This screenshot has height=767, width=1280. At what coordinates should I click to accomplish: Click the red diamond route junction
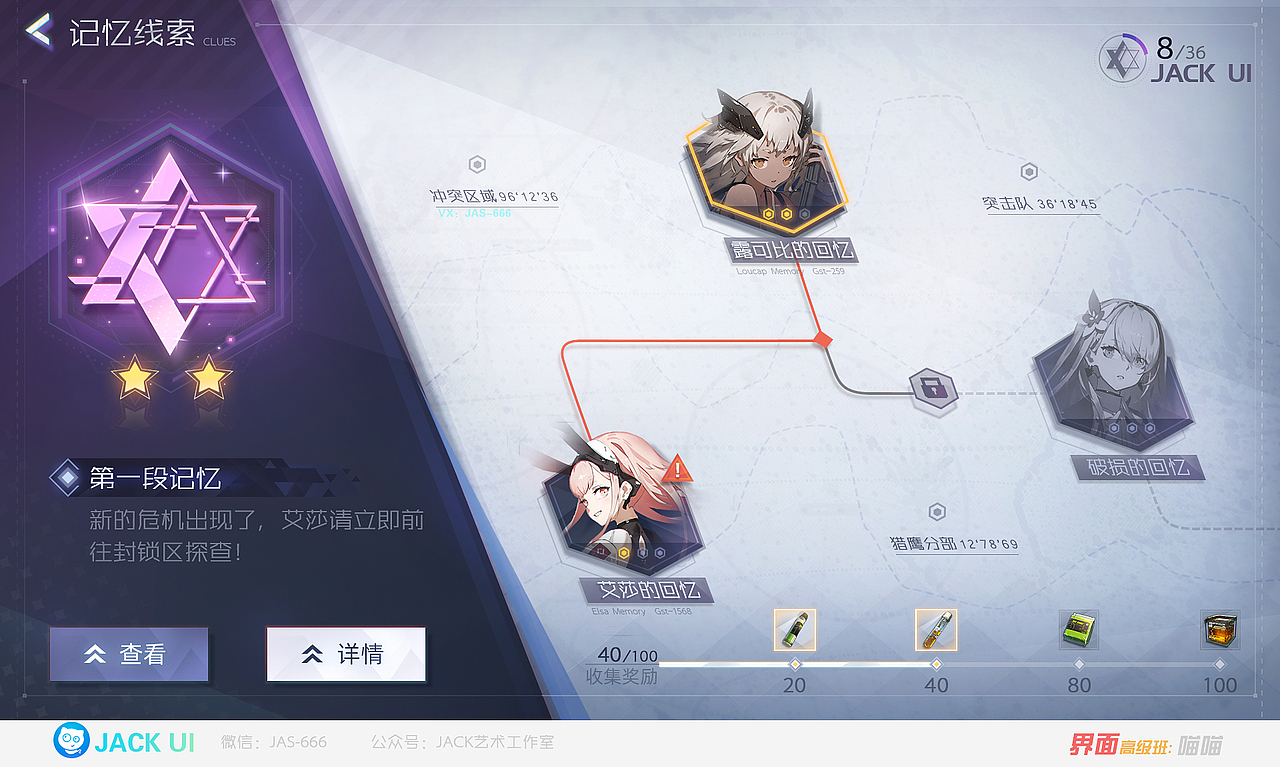tap(822, 340)
